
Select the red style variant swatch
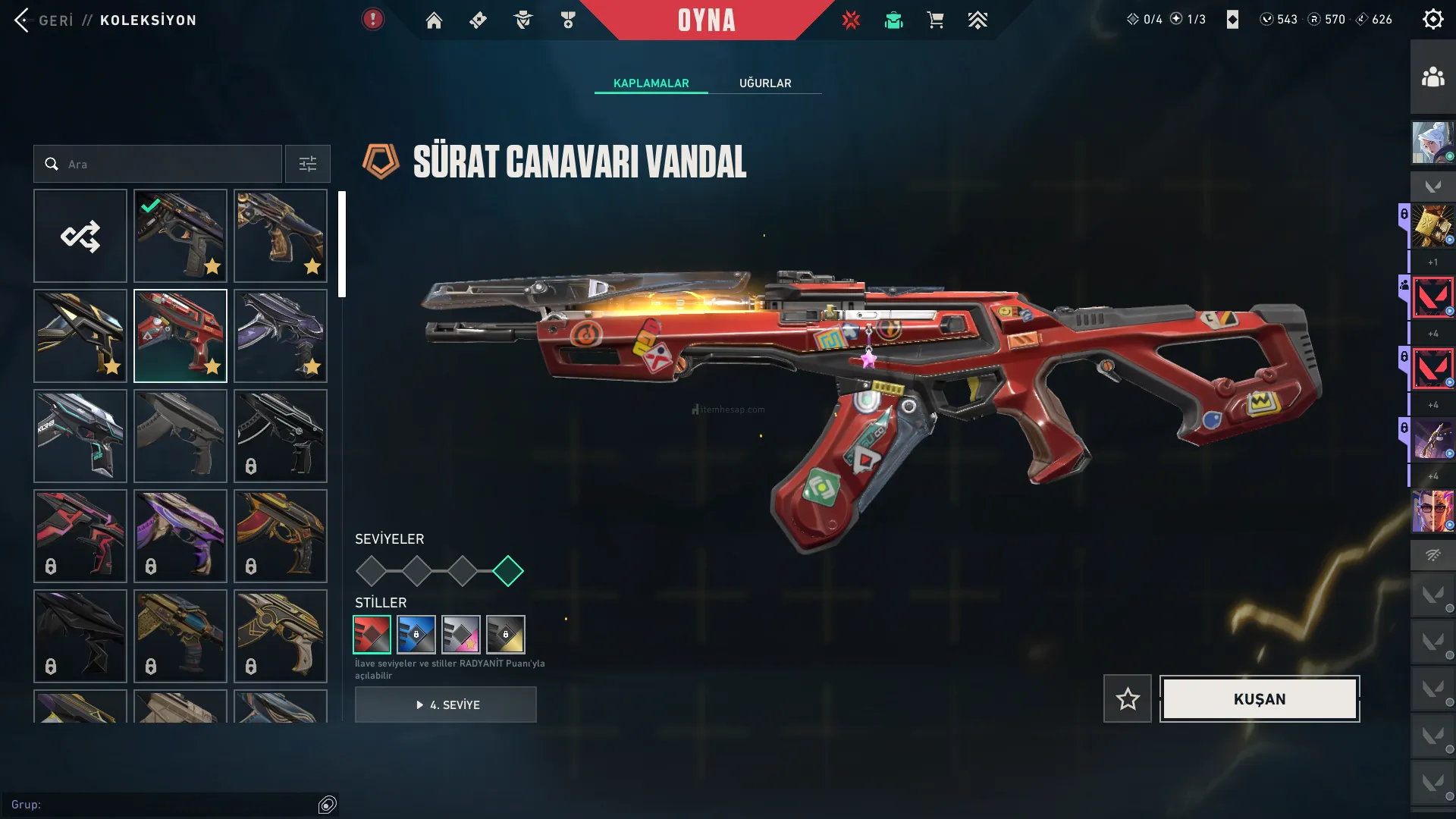(372, 635)
